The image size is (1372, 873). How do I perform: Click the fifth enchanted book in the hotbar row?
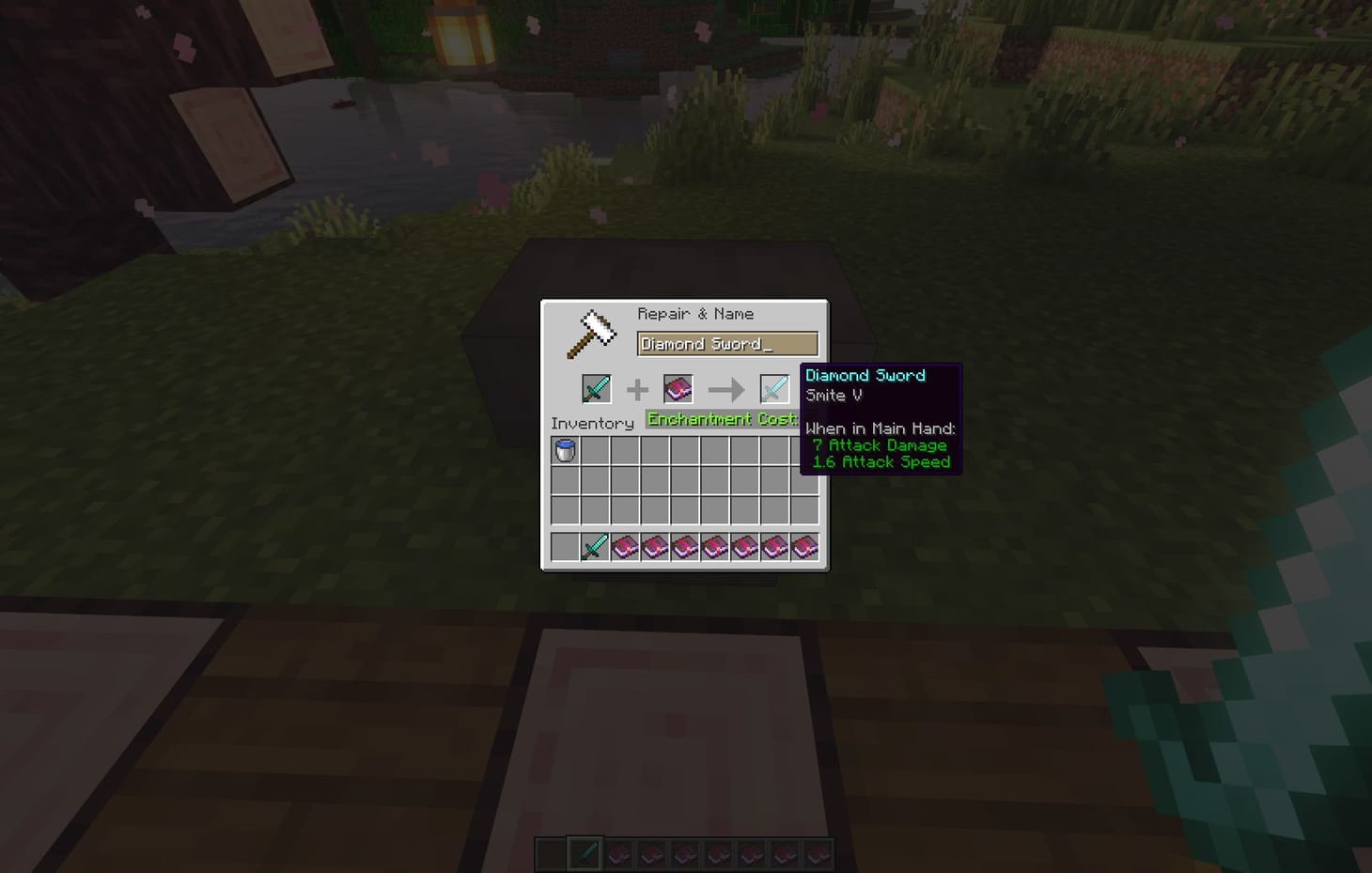pyautogui.click(x=743, y=546)
